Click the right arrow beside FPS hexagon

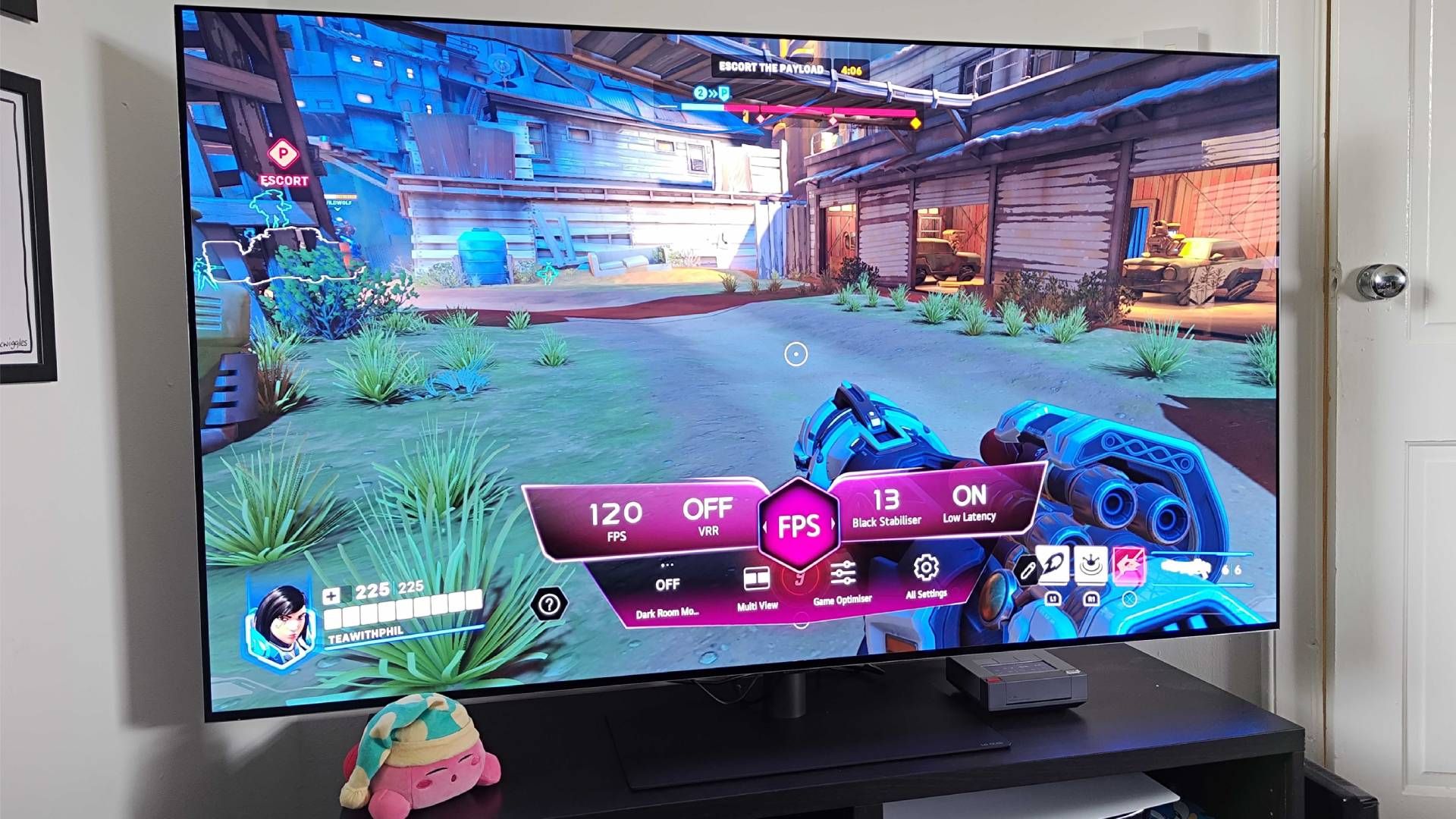click(x=833, y=524)
